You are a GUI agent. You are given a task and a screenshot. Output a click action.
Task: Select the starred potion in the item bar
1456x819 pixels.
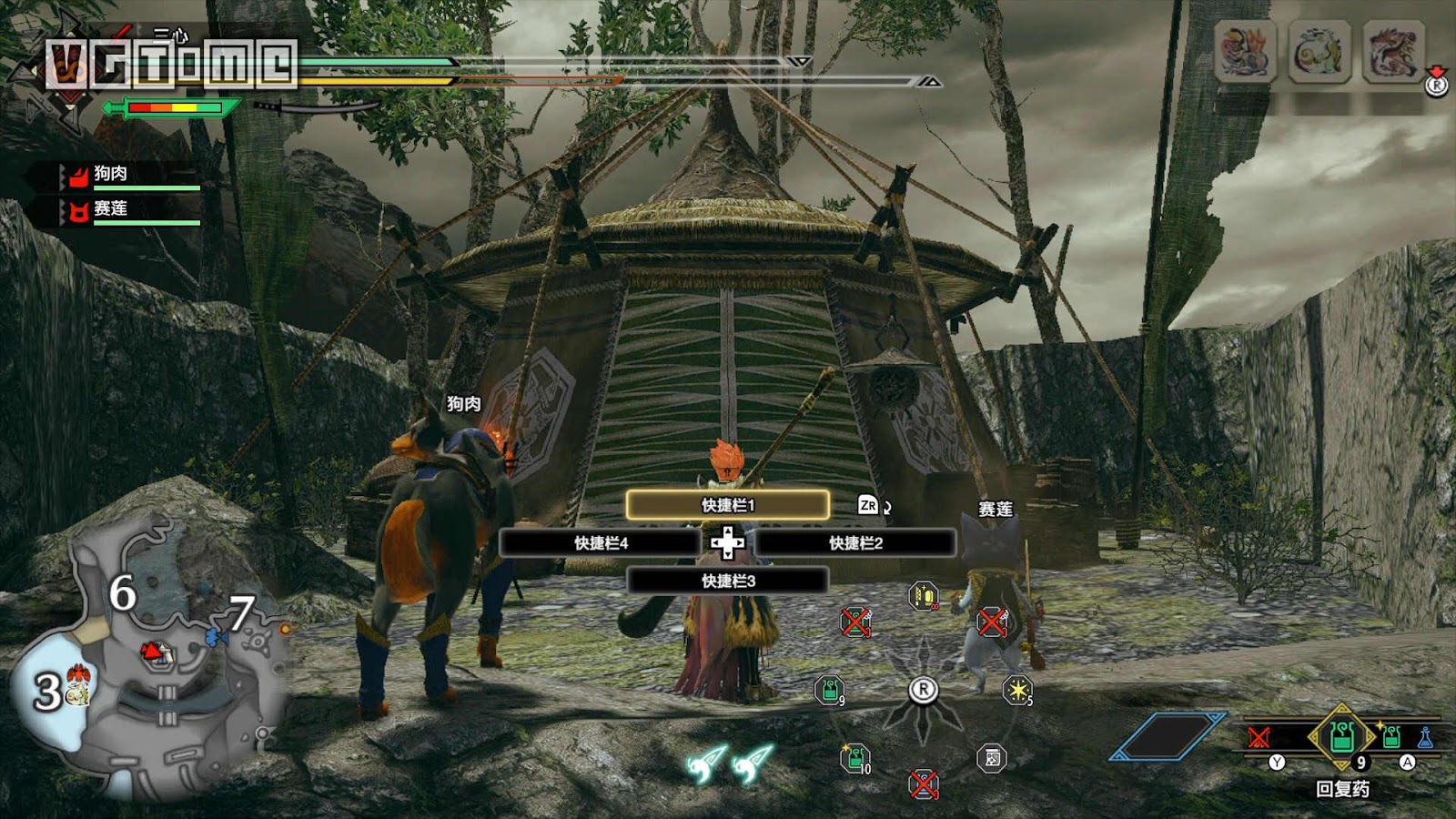[1390, 736]
